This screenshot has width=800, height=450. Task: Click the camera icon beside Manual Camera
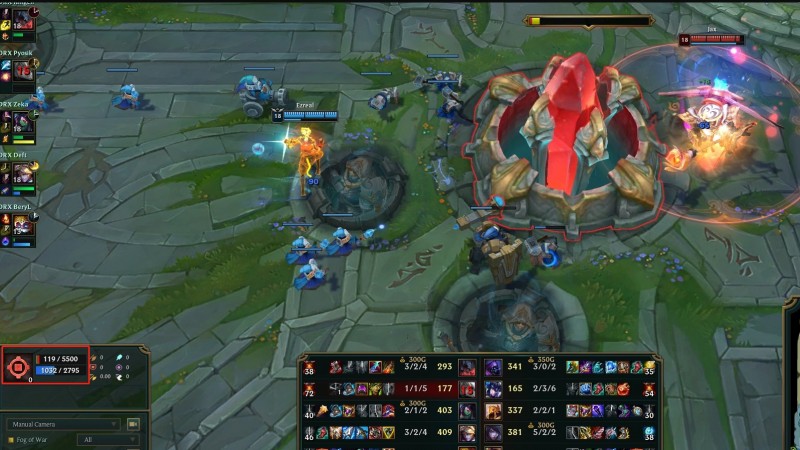pos(133,424)
